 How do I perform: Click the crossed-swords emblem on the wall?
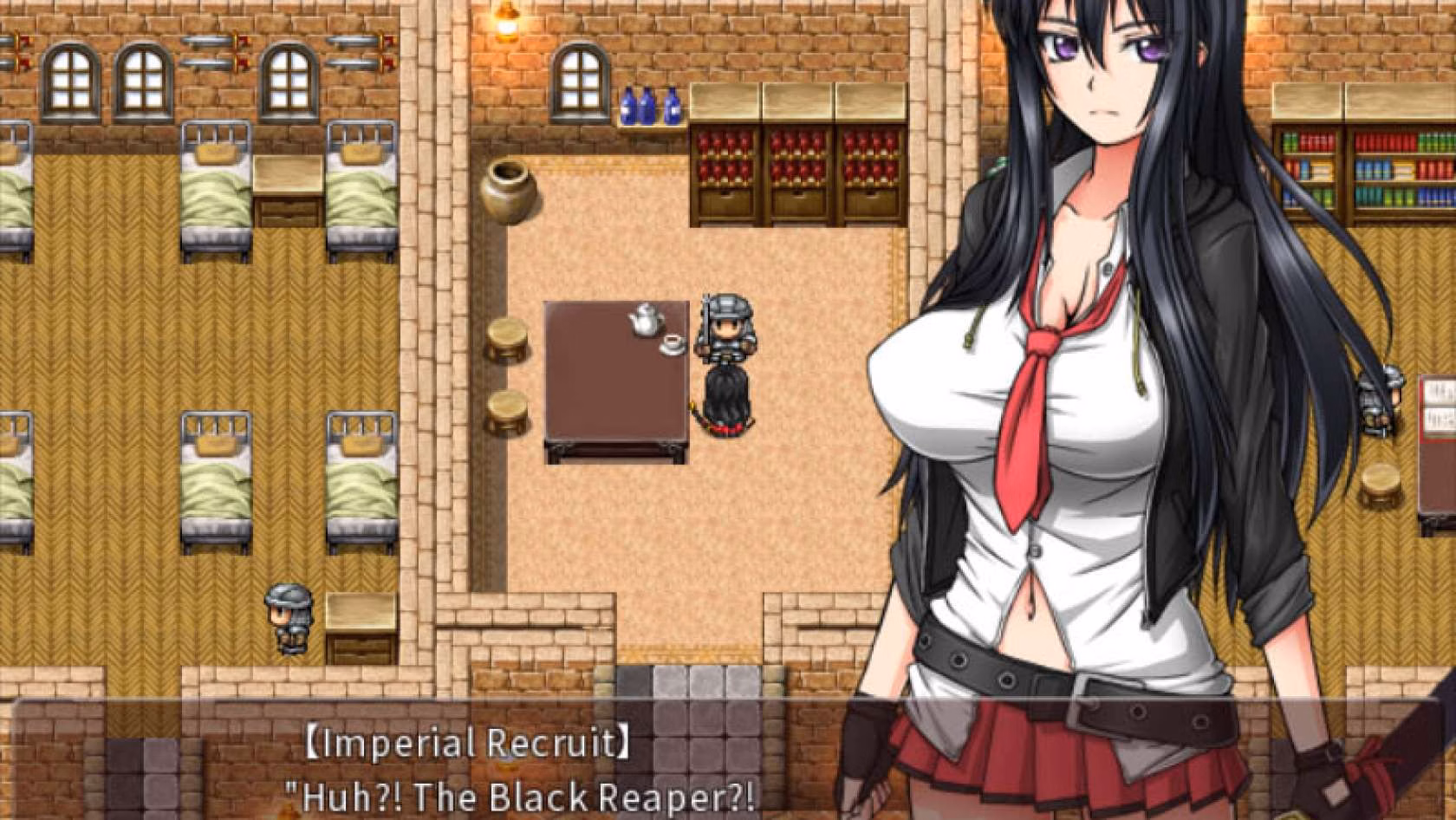tap(212, 41)
